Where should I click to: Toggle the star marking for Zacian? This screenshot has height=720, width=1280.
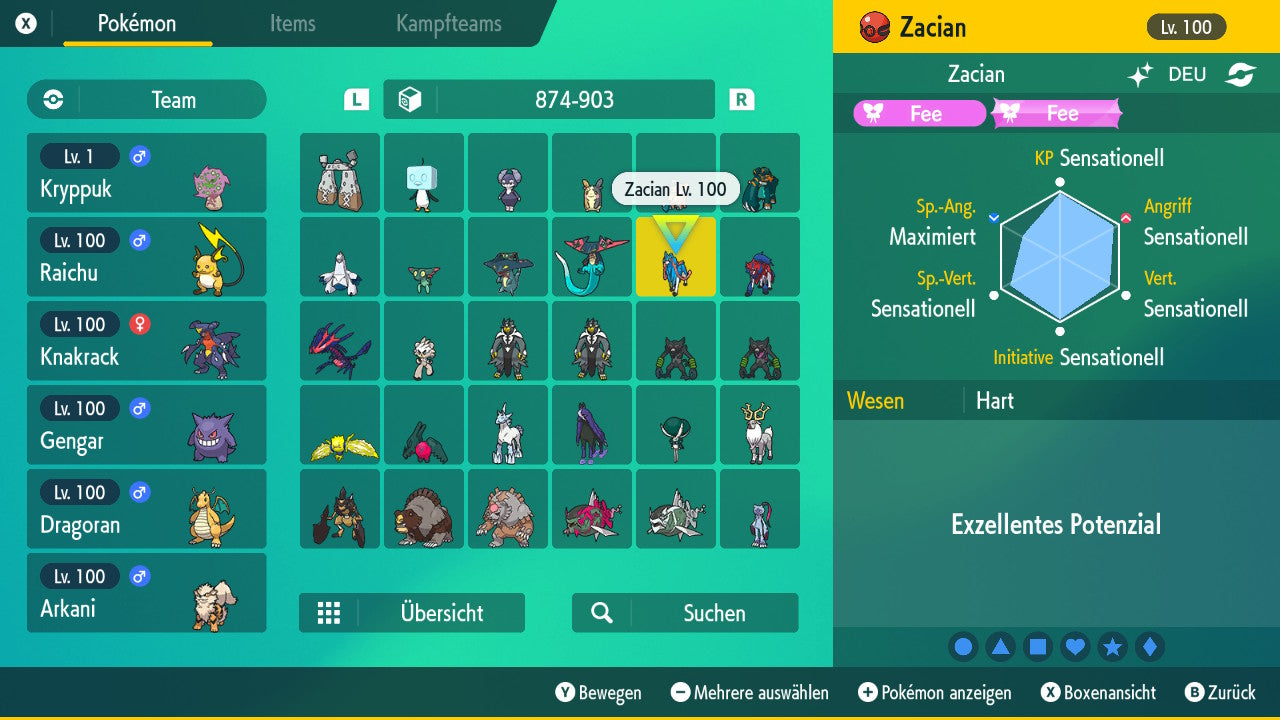[x=1112, y=646]
